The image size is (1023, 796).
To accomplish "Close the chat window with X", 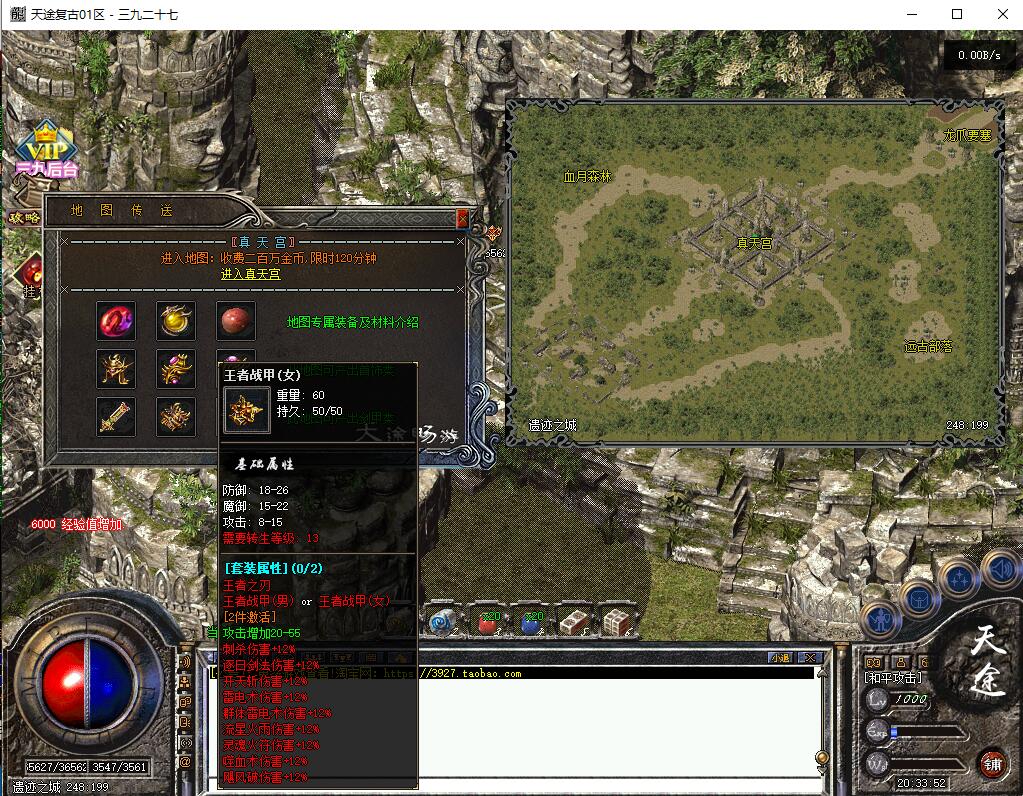I will pyautogui.click(x=811, y=657).
